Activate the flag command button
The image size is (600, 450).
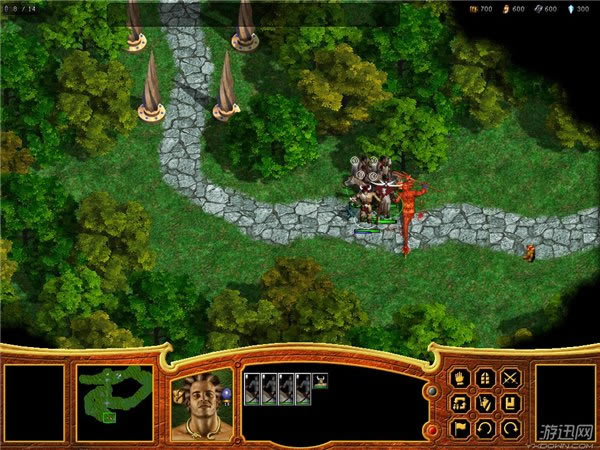coord(460,429)
